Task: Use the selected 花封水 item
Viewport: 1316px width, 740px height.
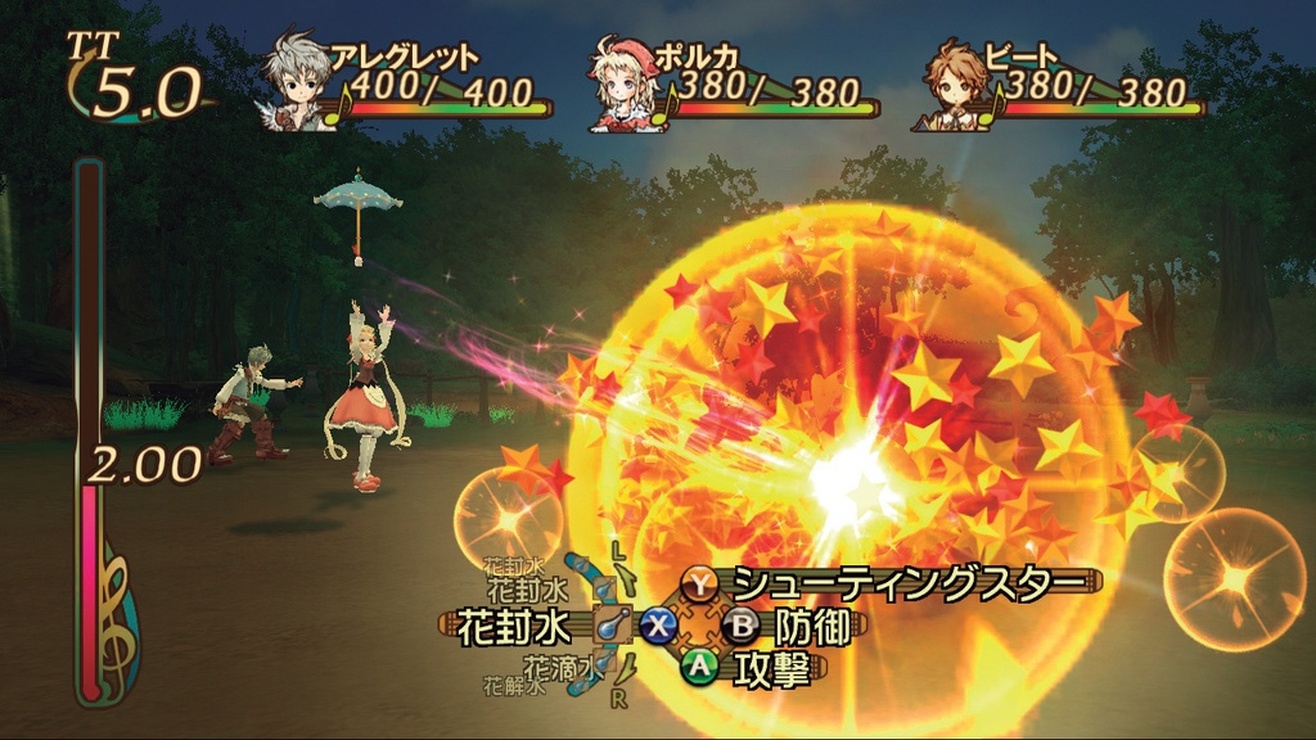Action: [x=513, y=627]
